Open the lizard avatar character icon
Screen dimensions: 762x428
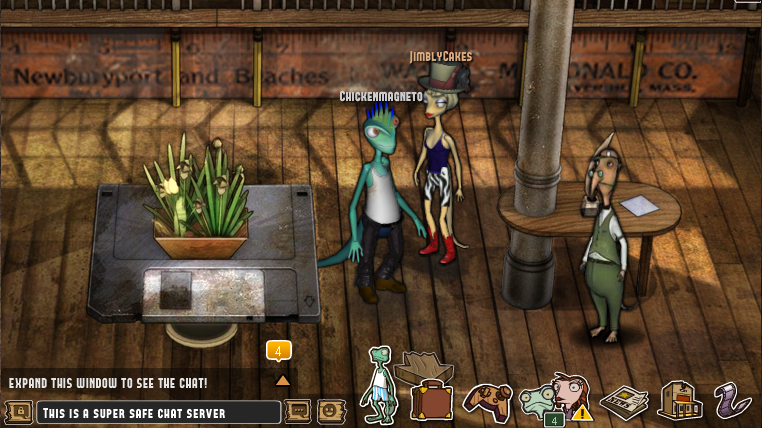pos(379,385)
